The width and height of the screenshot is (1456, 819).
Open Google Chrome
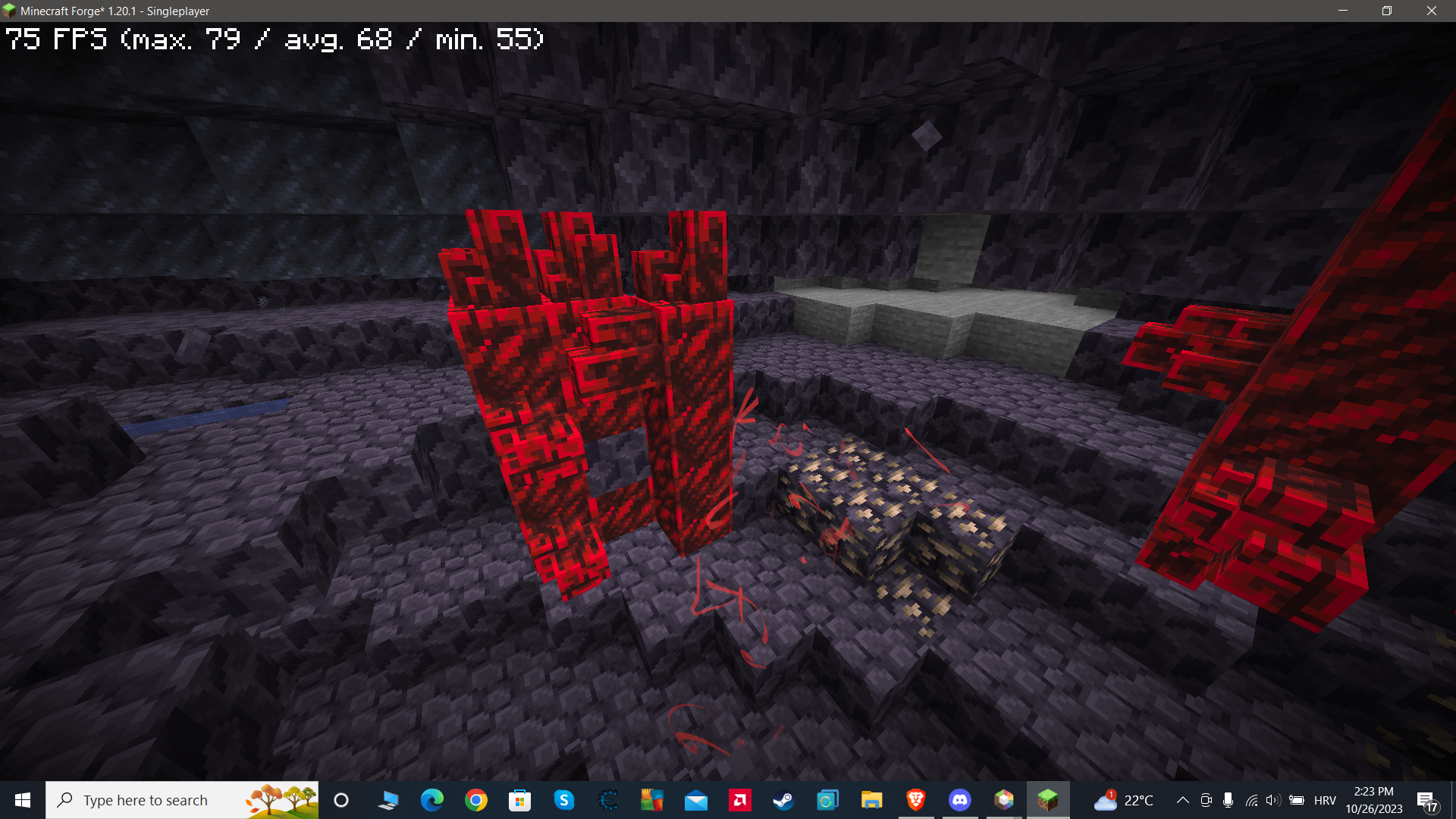pyautogui.click(x=477, y=799)
